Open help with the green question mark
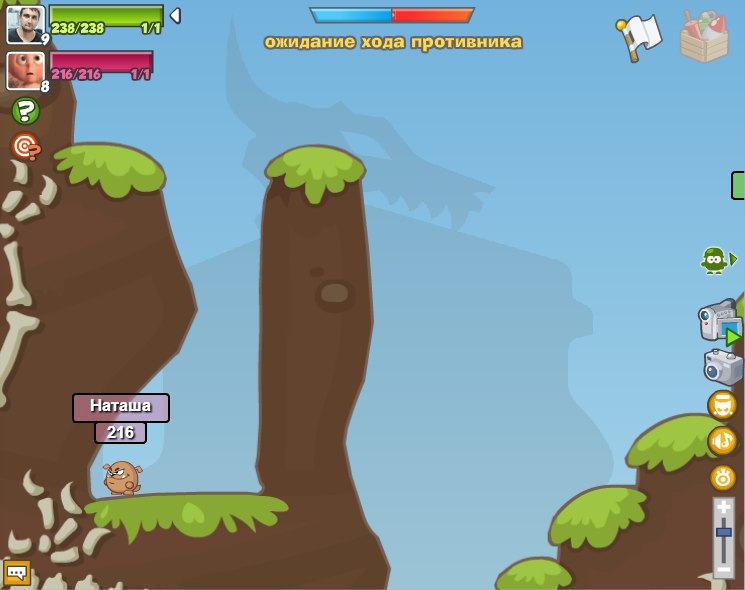 coord(25,111)
